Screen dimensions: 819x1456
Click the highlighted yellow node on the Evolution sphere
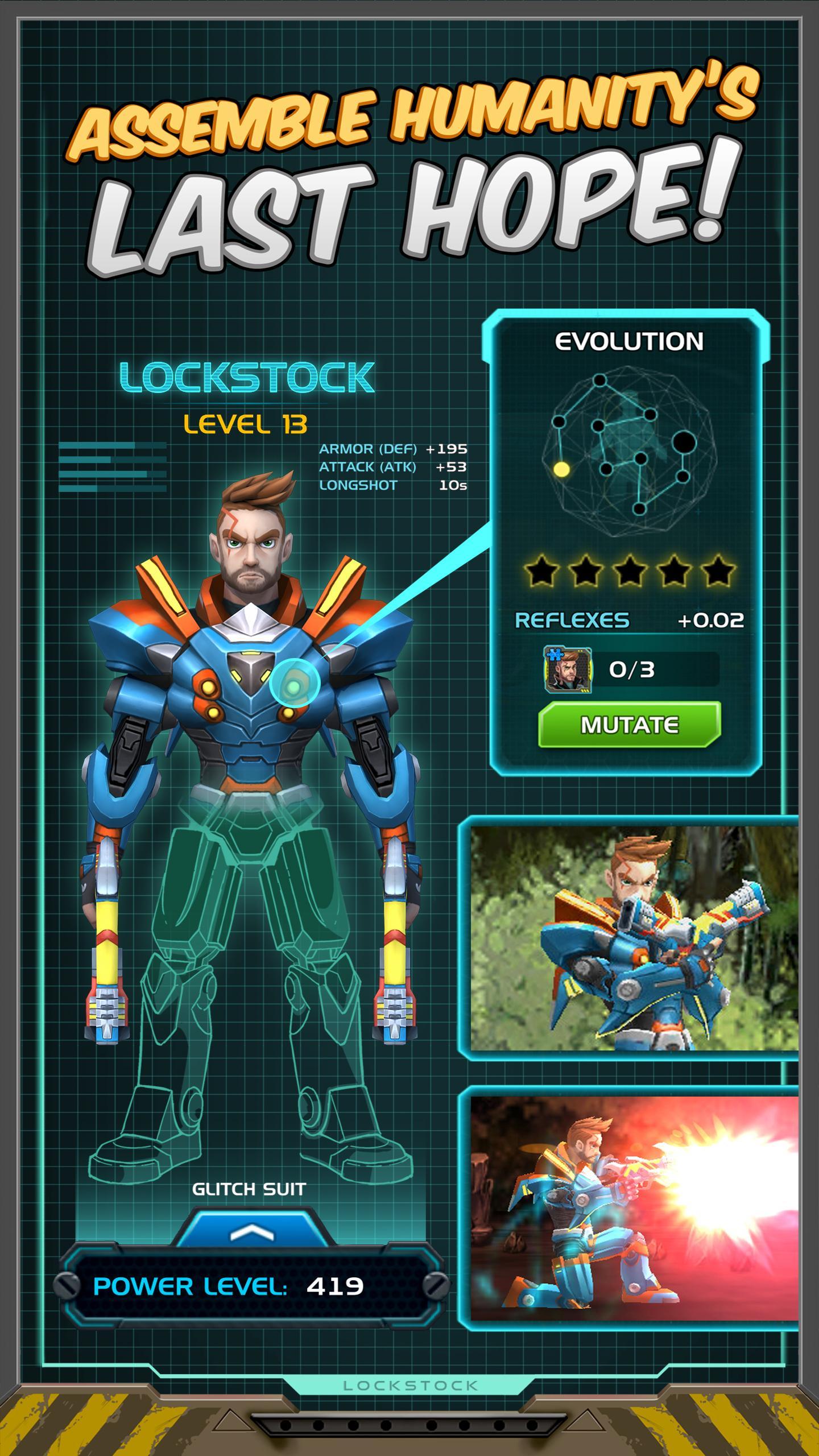pyautogui.click(x=561, y=469)
